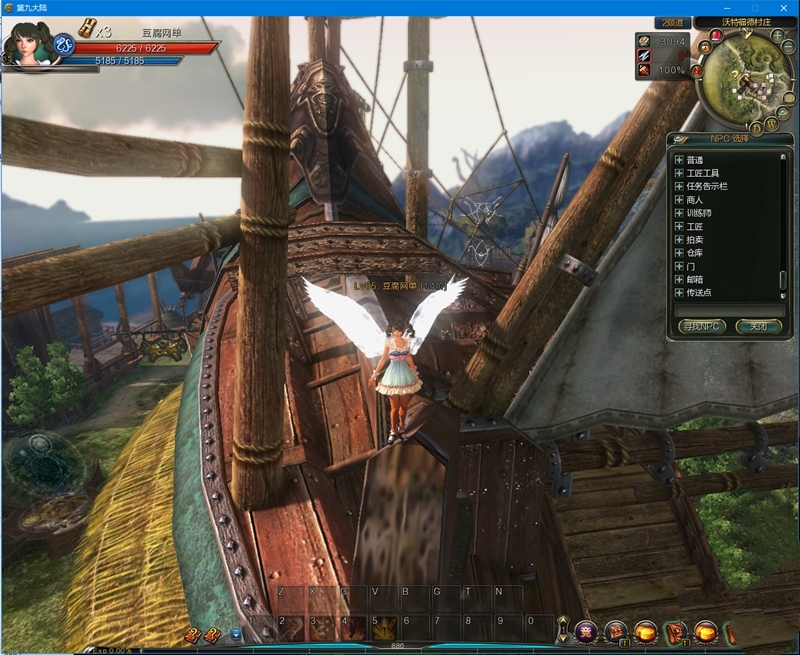Open the purple character menu icon
The height and width of the screenshot is (655, 800).
coord(586,631)
